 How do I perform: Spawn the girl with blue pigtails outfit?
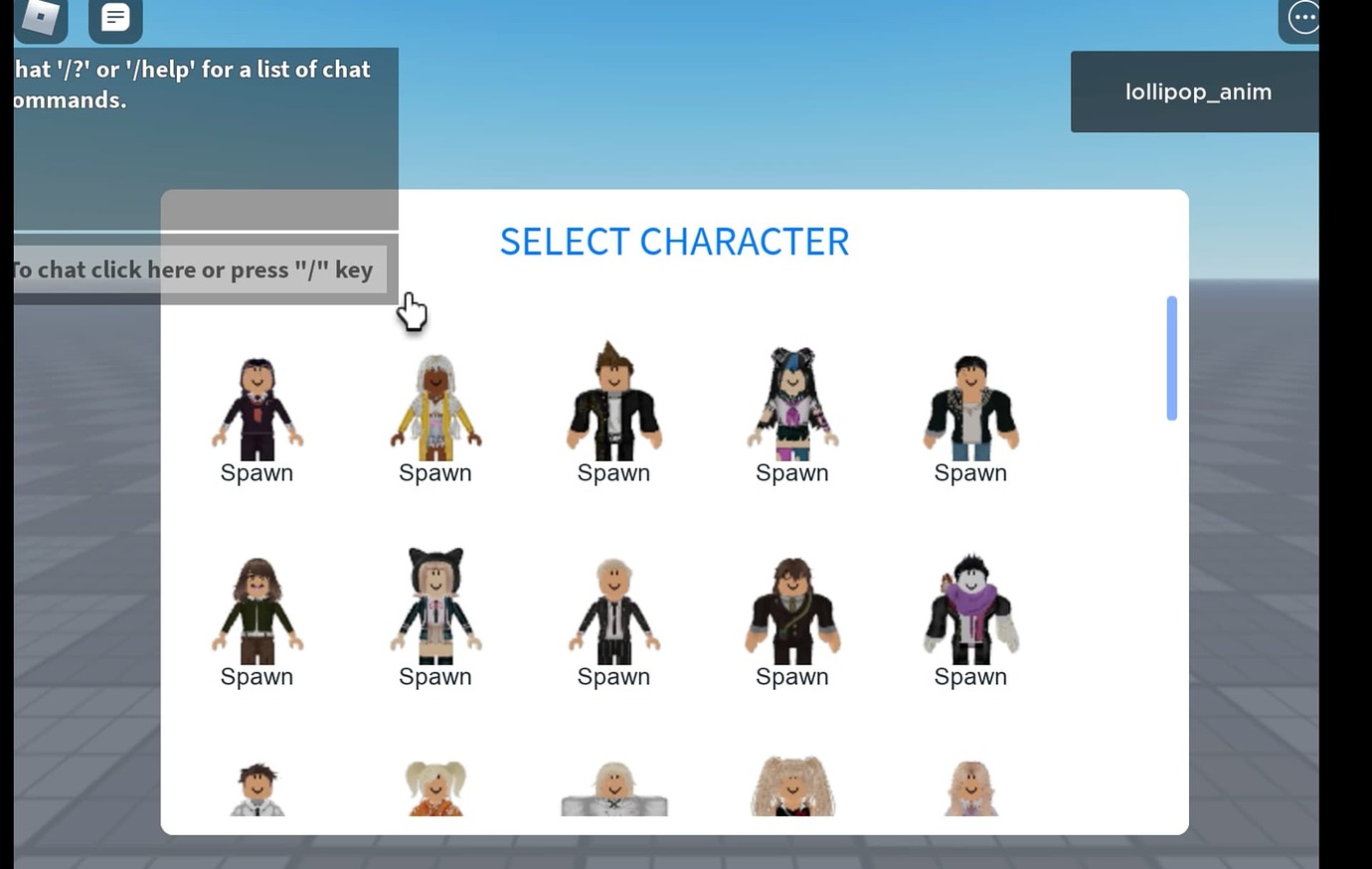tap(791, 472)
